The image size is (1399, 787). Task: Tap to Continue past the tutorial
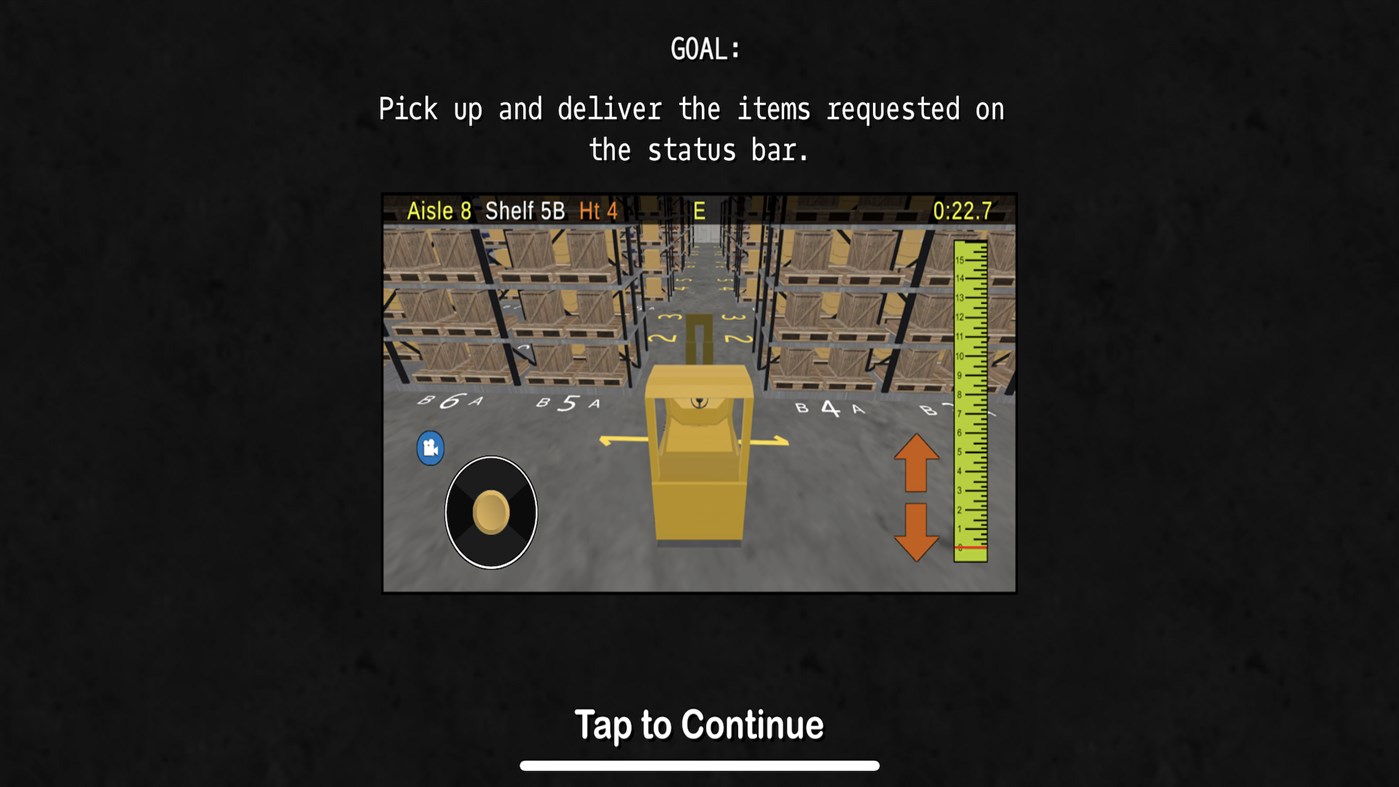699,724
